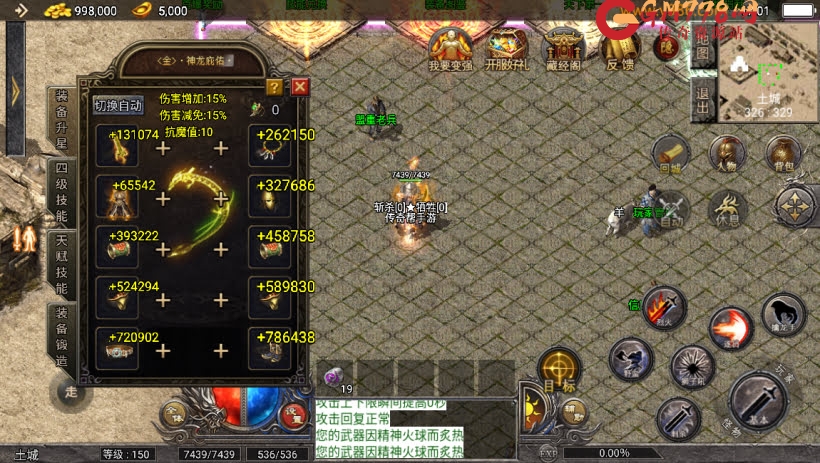
Task: Click the 退出 exit button
Action: pyautogui.click(x=702, y=101)
